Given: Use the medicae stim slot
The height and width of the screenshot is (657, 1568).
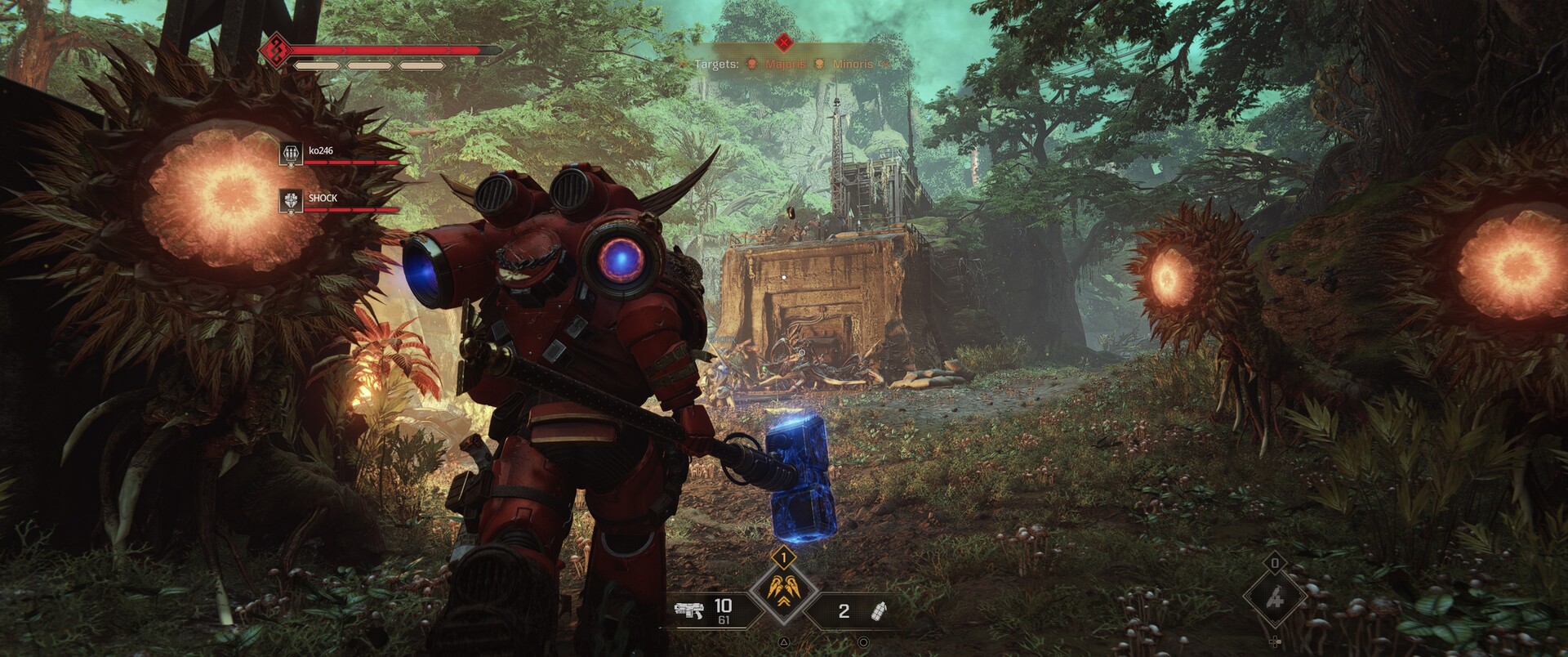Looking at the screenshot, I should point(1275,598).
